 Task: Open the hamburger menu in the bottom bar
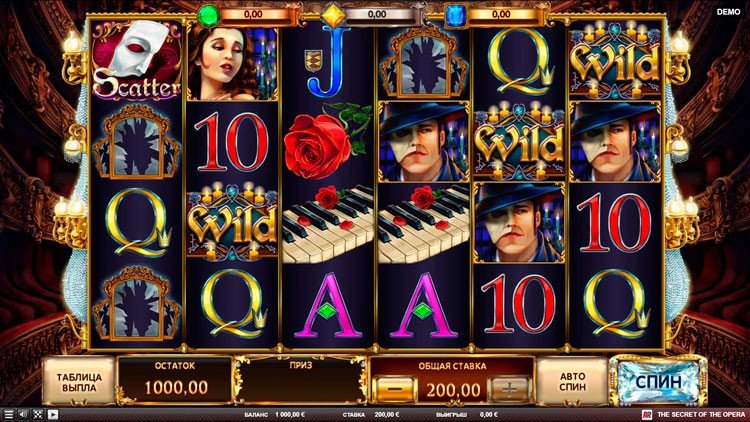click(9, 414)
